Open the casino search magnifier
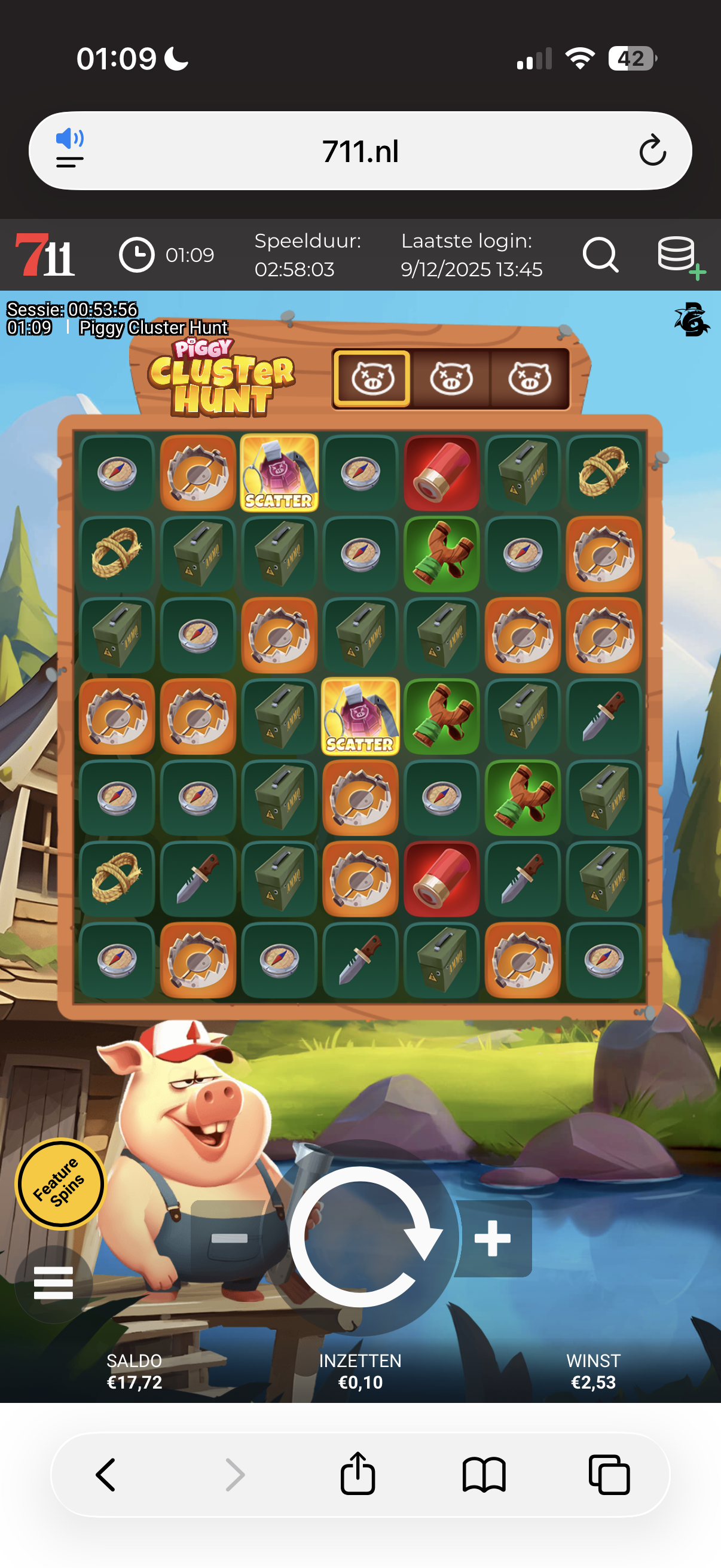Image resolution: width=721 pixels, height=1568 pixels. point(600,254)
